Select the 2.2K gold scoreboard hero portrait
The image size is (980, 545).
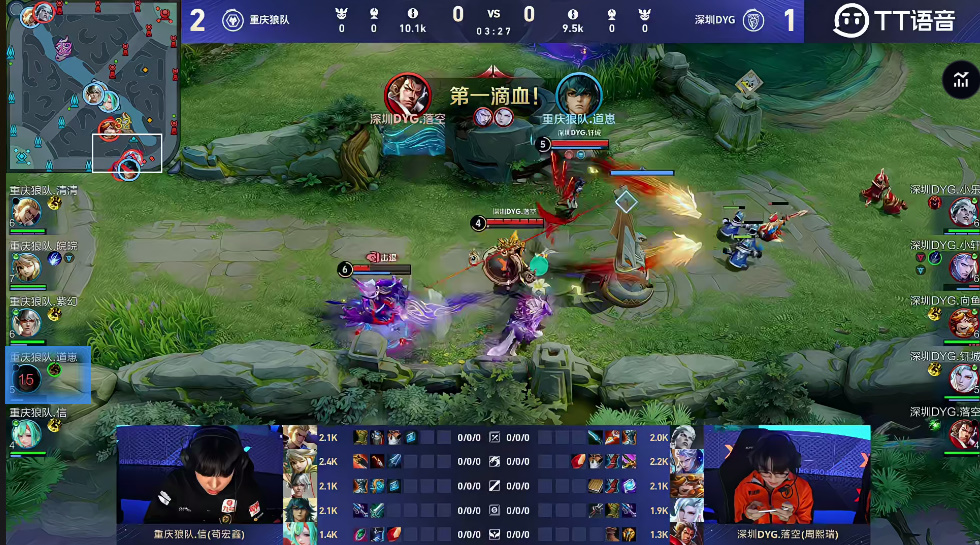[684, 461]
